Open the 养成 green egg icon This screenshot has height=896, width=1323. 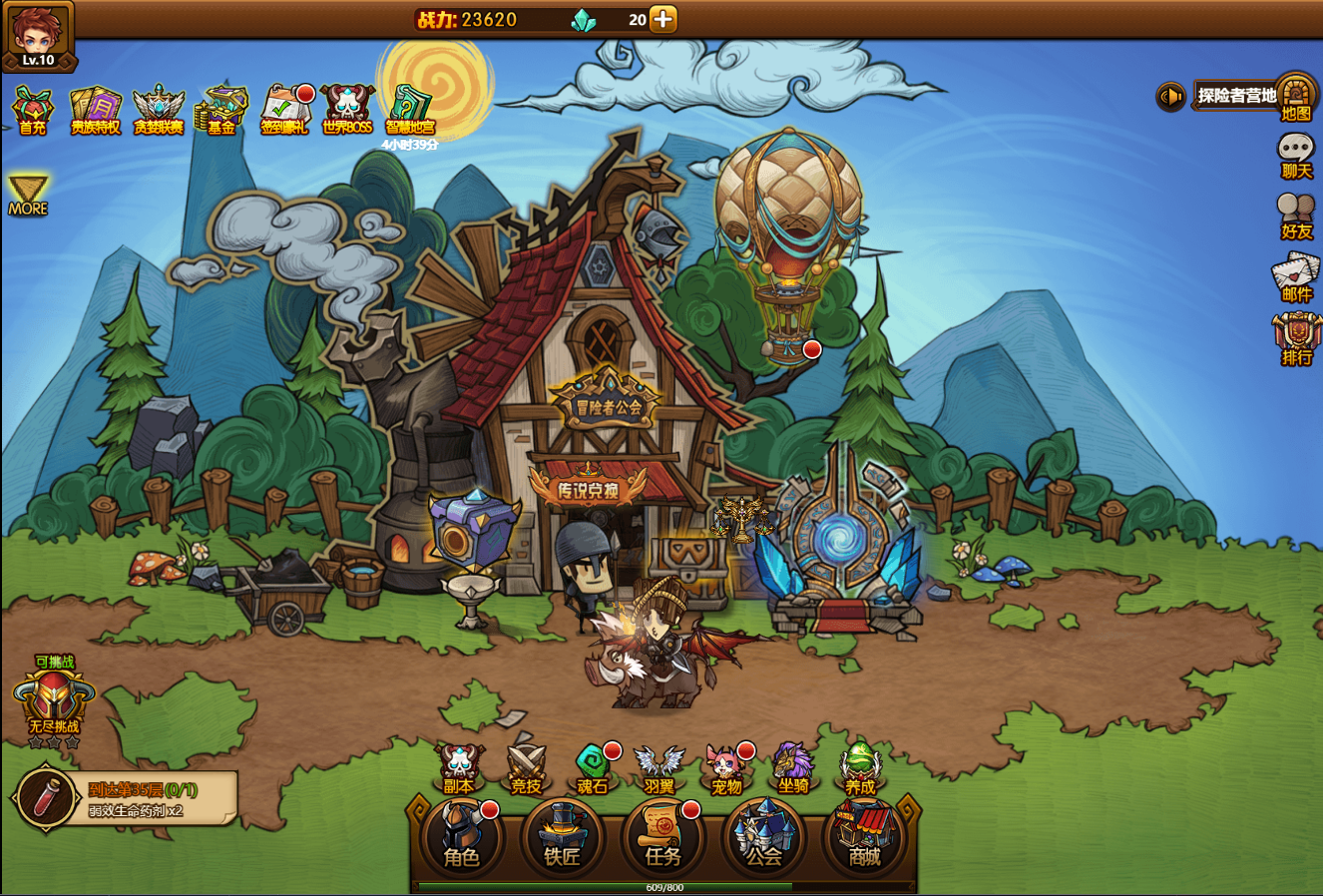click(860, 767)
